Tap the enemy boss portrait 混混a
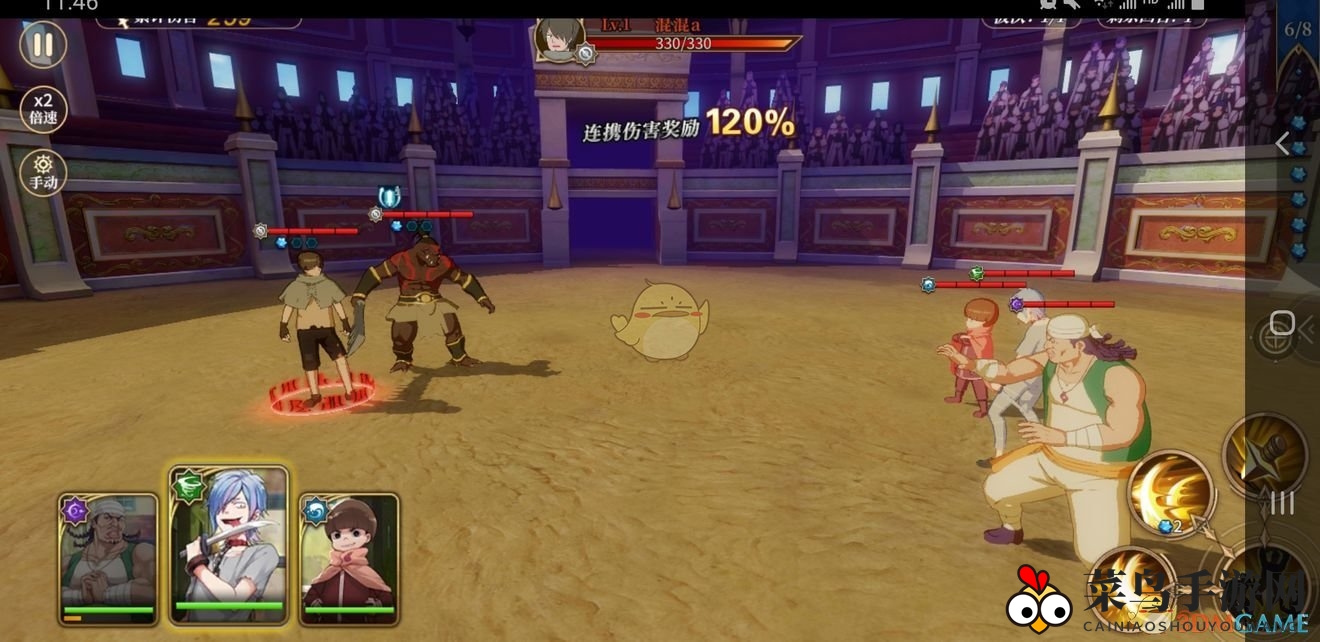The image size is (1320, 642). (x=558, y=39)
